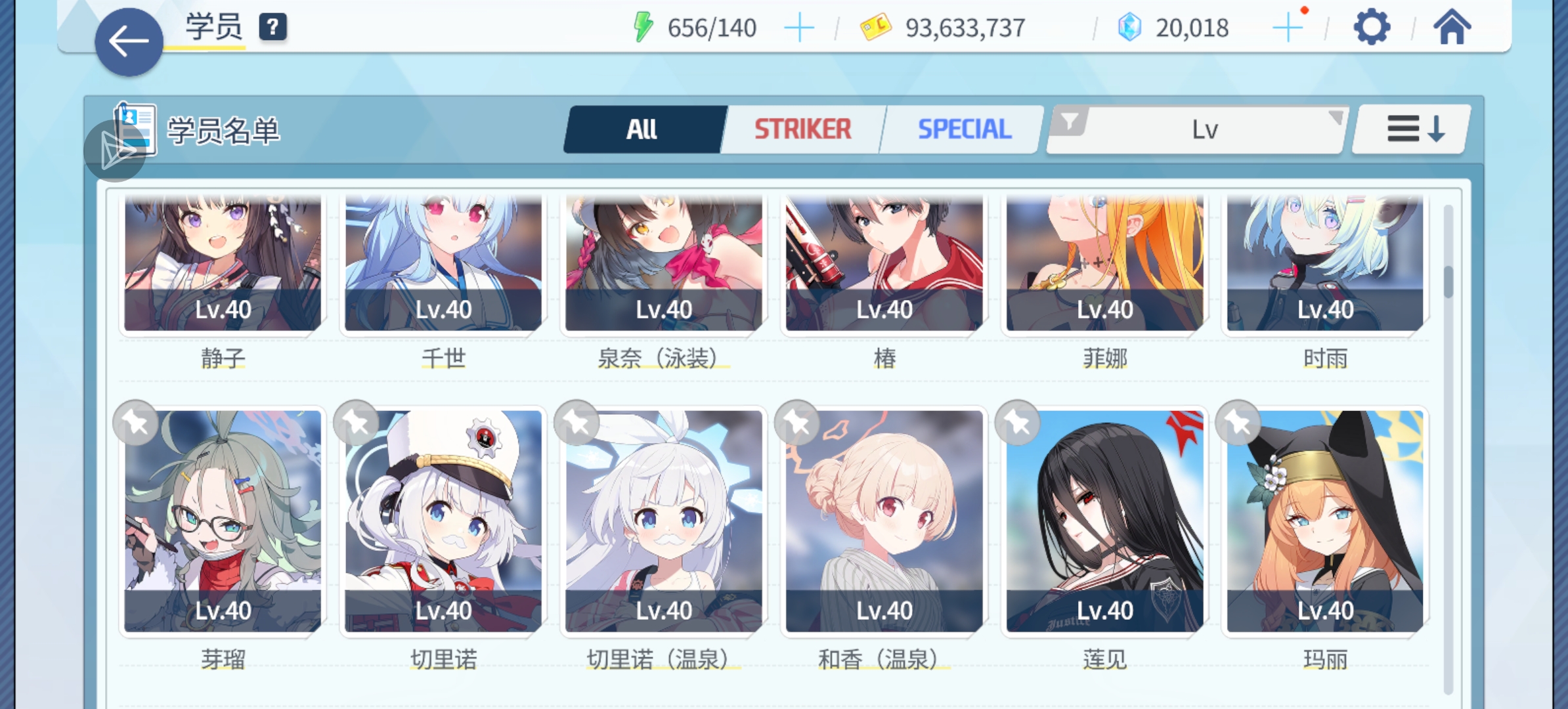Click the plus icon next to AP 656/140

(800, 28)
